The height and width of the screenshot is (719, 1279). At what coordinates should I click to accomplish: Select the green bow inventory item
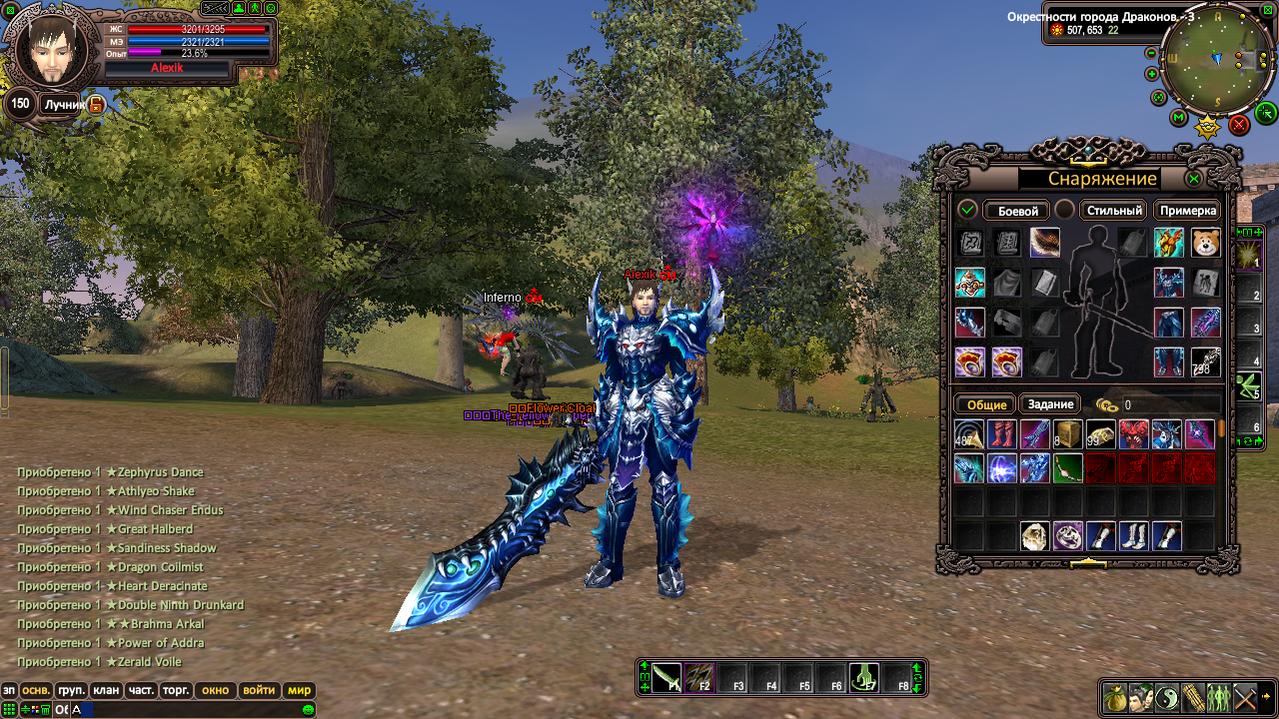[1067, 468]
